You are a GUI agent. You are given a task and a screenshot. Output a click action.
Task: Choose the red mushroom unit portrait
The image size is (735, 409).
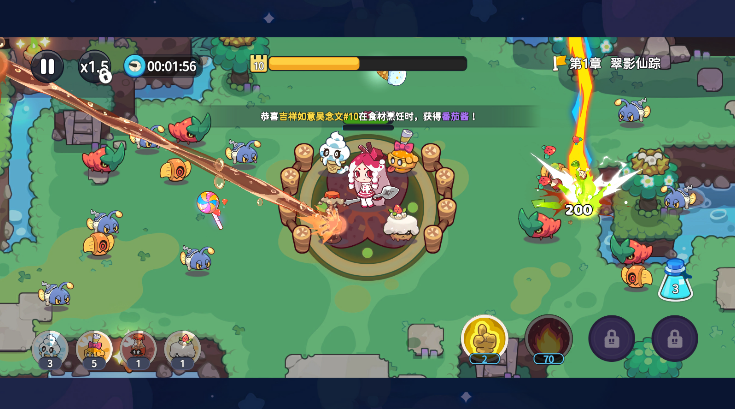(x=138, y=349)
